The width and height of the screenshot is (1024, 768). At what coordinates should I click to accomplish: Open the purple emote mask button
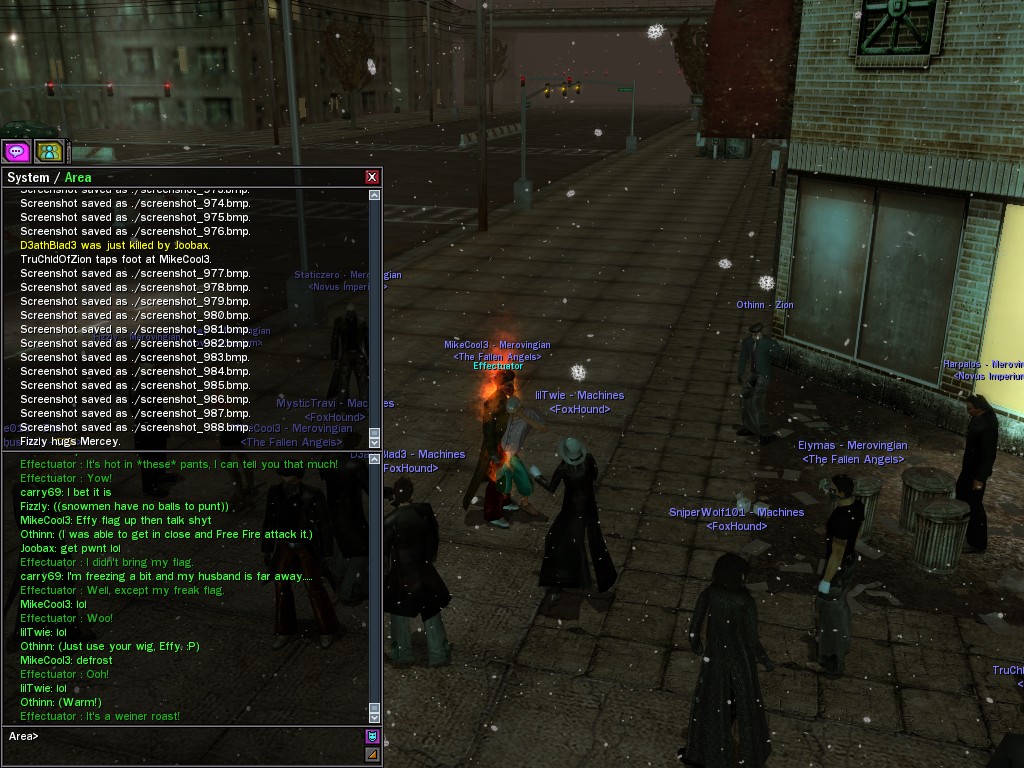tap(372, 737)
